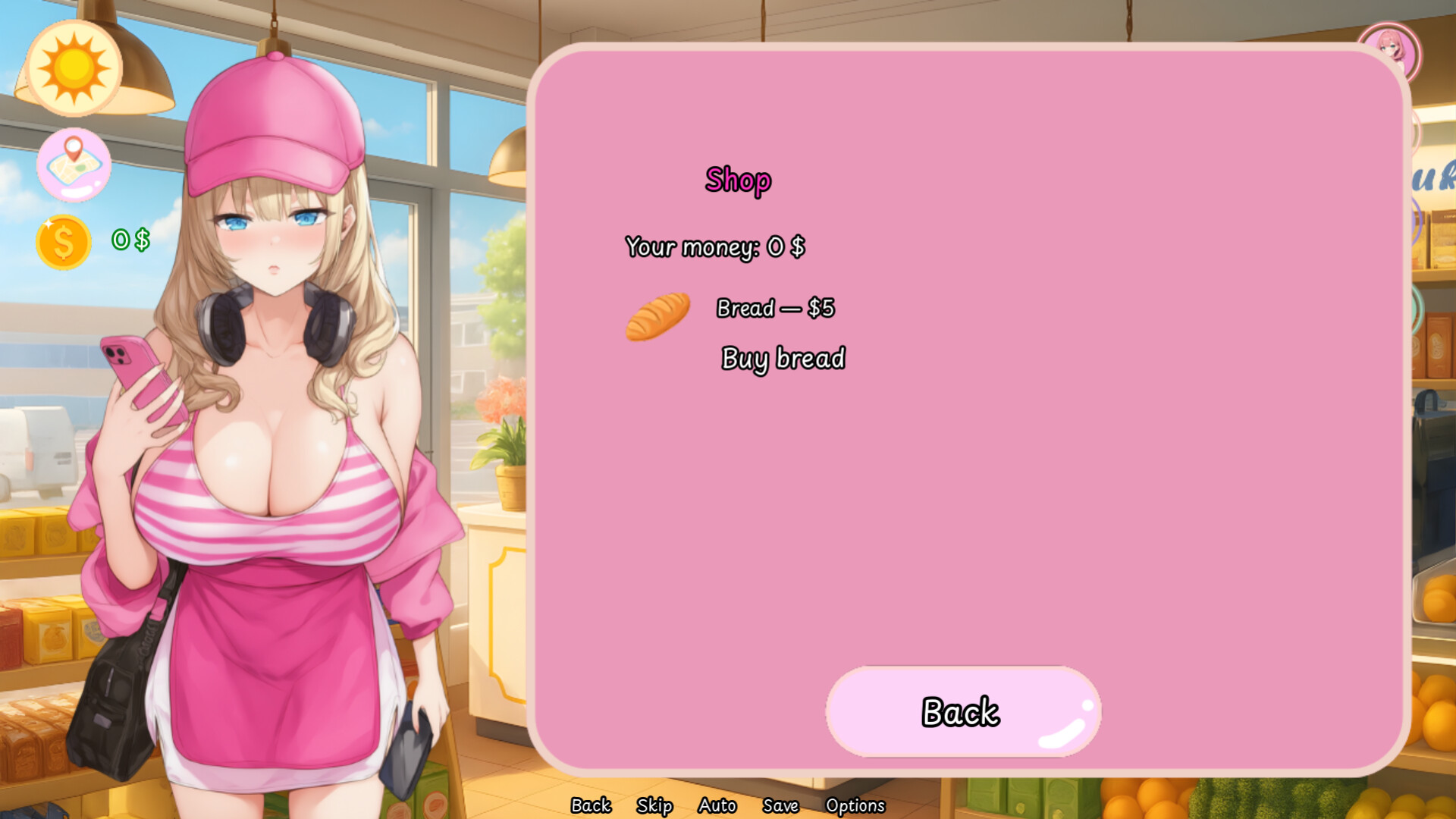Viewport: 1456px width, 819px height.
Task: Click the Shop panel title
Action: [x=739, y=180]
